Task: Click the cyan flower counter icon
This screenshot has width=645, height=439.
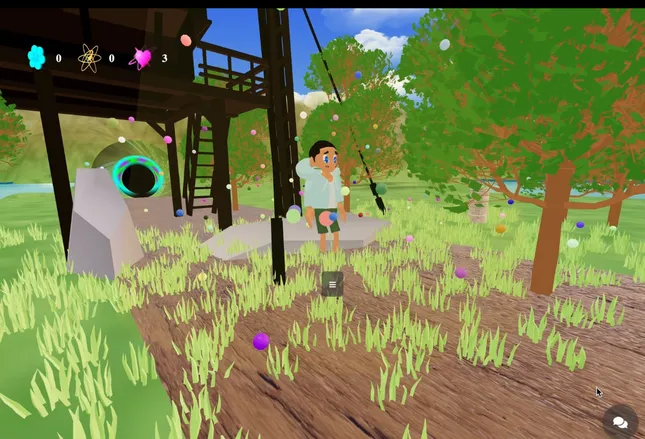Action: [37, 58]
